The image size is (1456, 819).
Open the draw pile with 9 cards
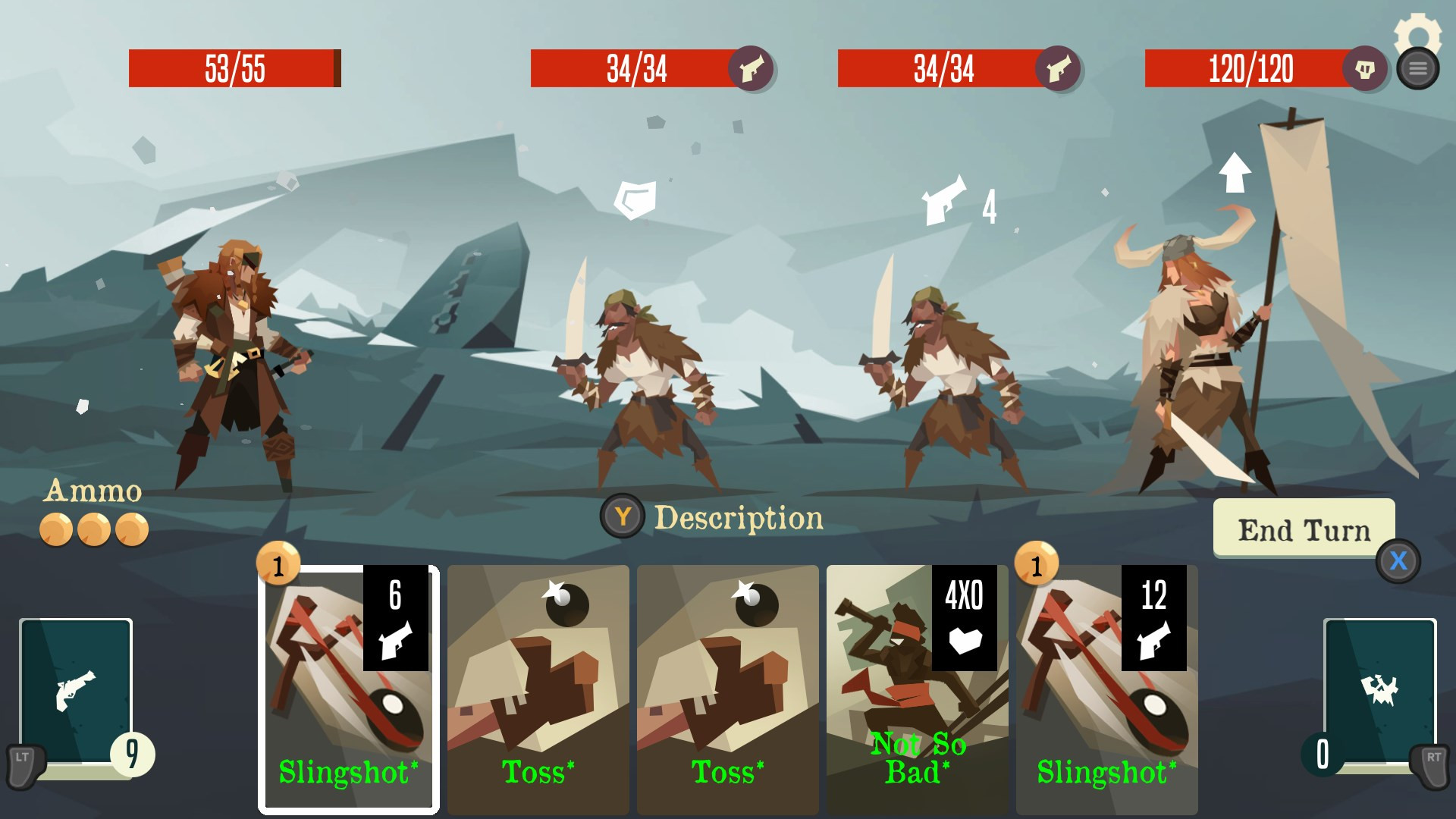(76, 692)
